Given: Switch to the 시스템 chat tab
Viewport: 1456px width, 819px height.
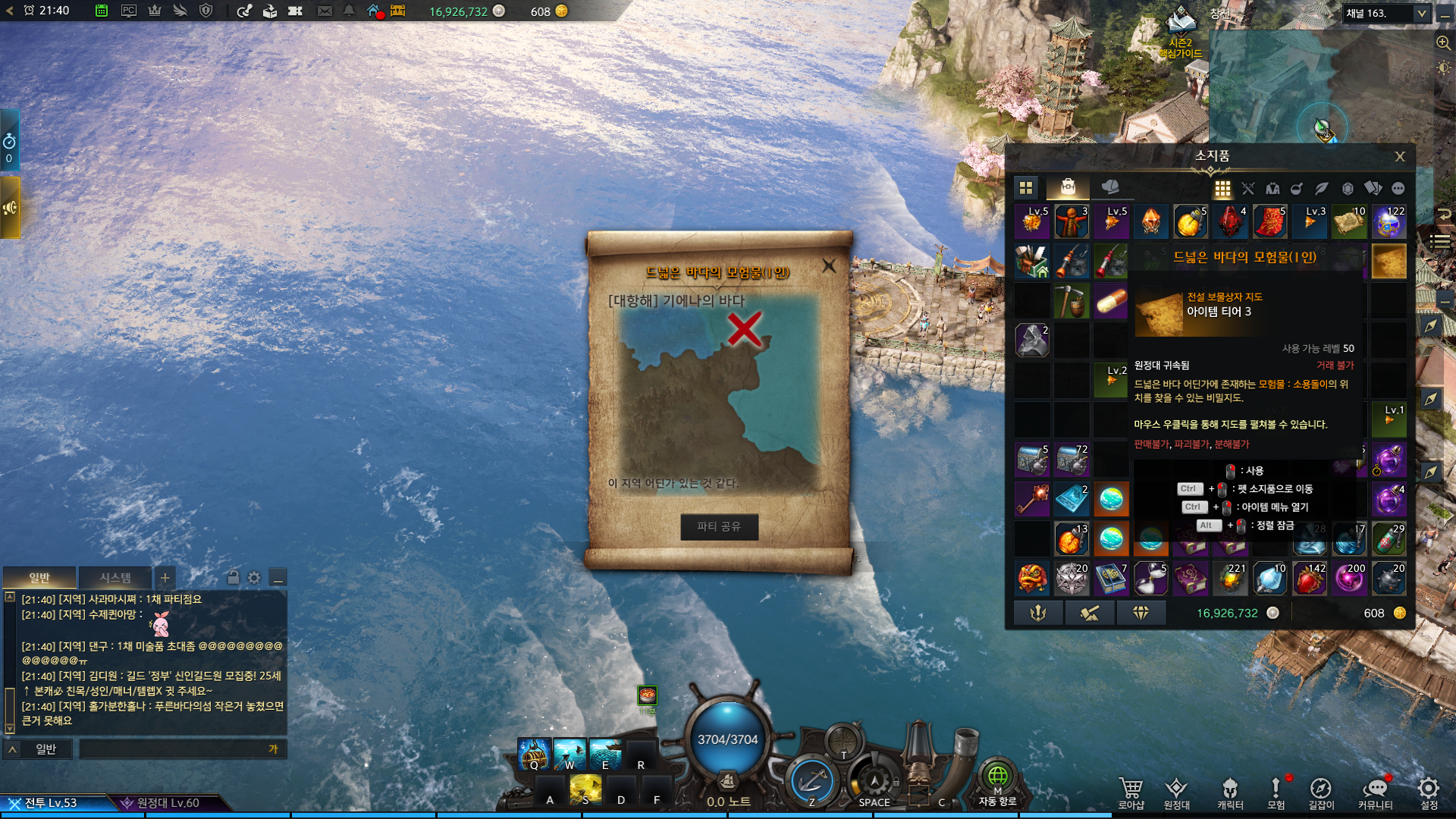Looking at the screenshot, I should coord(115,578).
